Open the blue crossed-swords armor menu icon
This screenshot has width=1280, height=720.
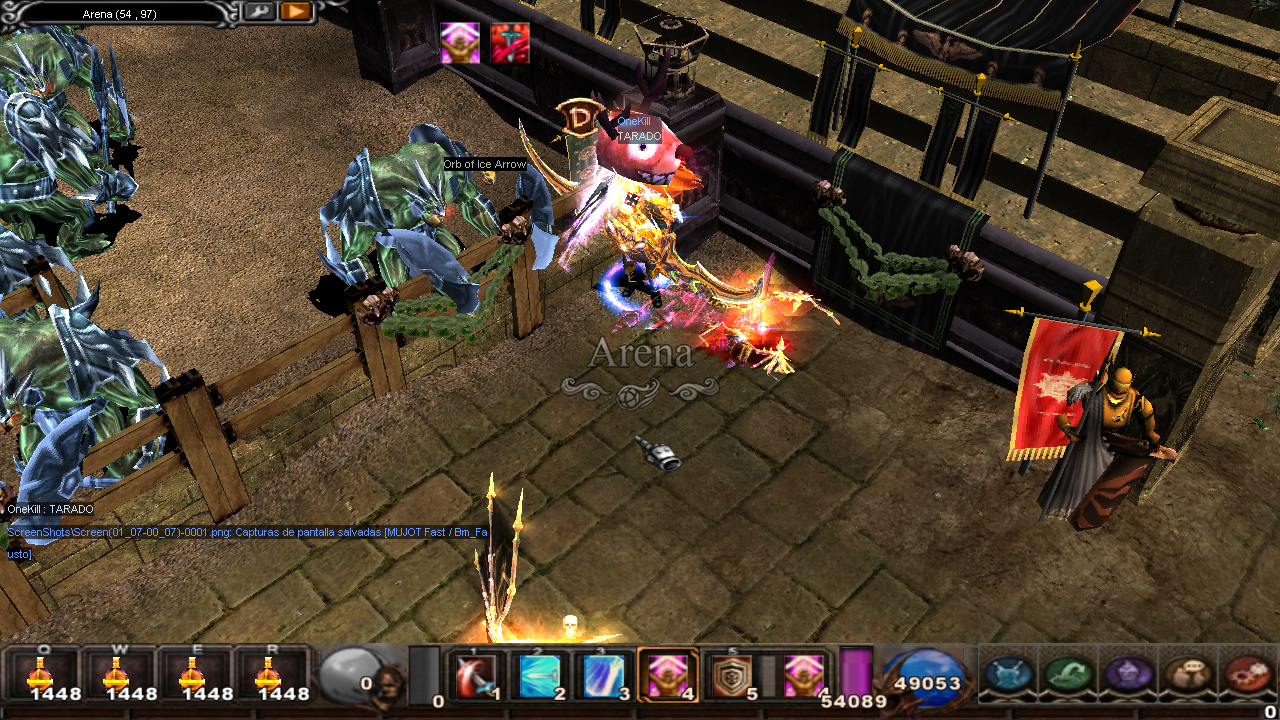(x=1008, y=674)
